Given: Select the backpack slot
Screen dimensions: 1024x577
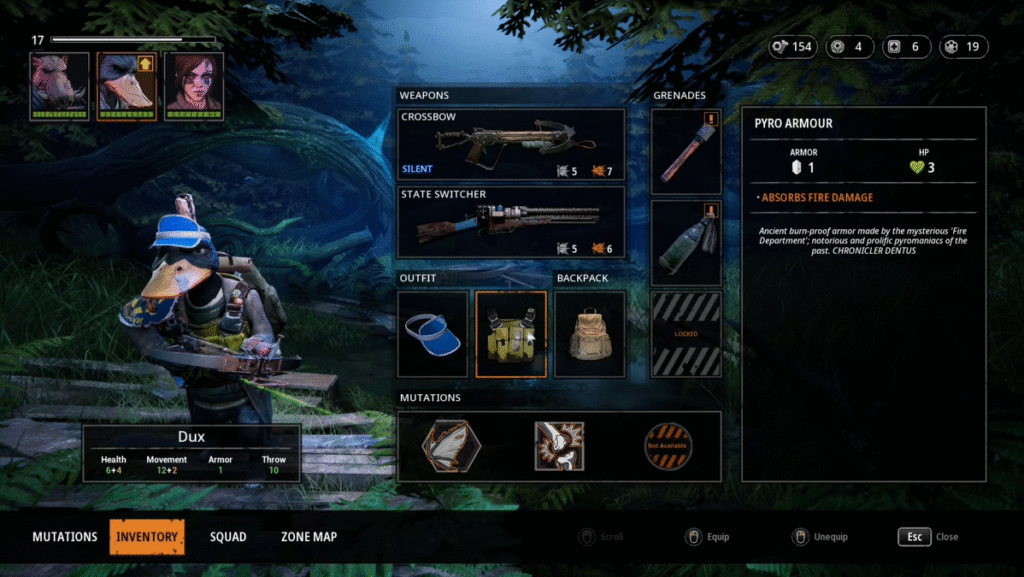Looking at the screenshot, I should pos(590,334).
